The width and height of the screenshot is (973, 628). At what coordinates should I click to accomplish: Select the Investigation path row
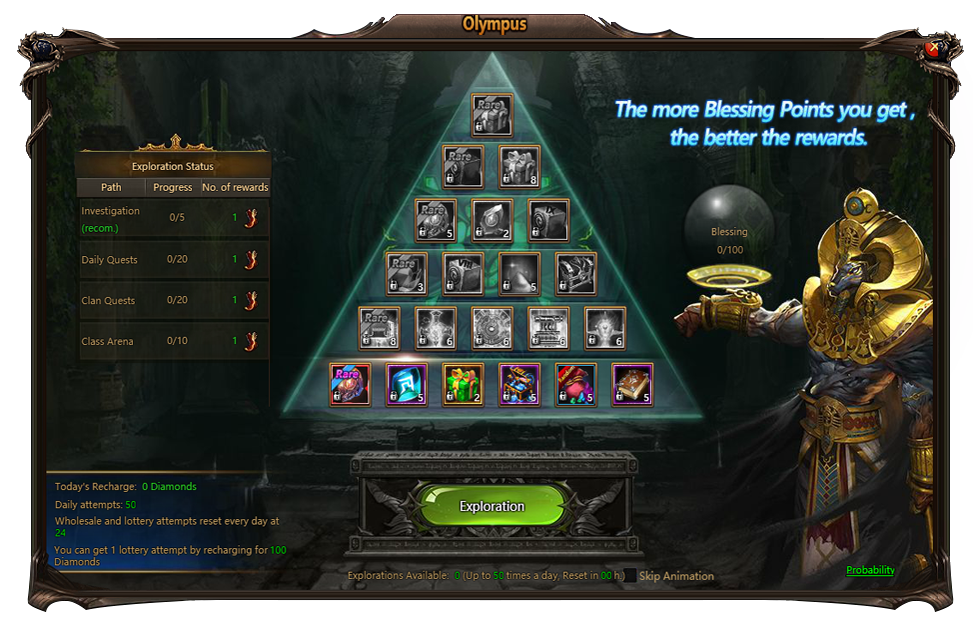point(173,218)
